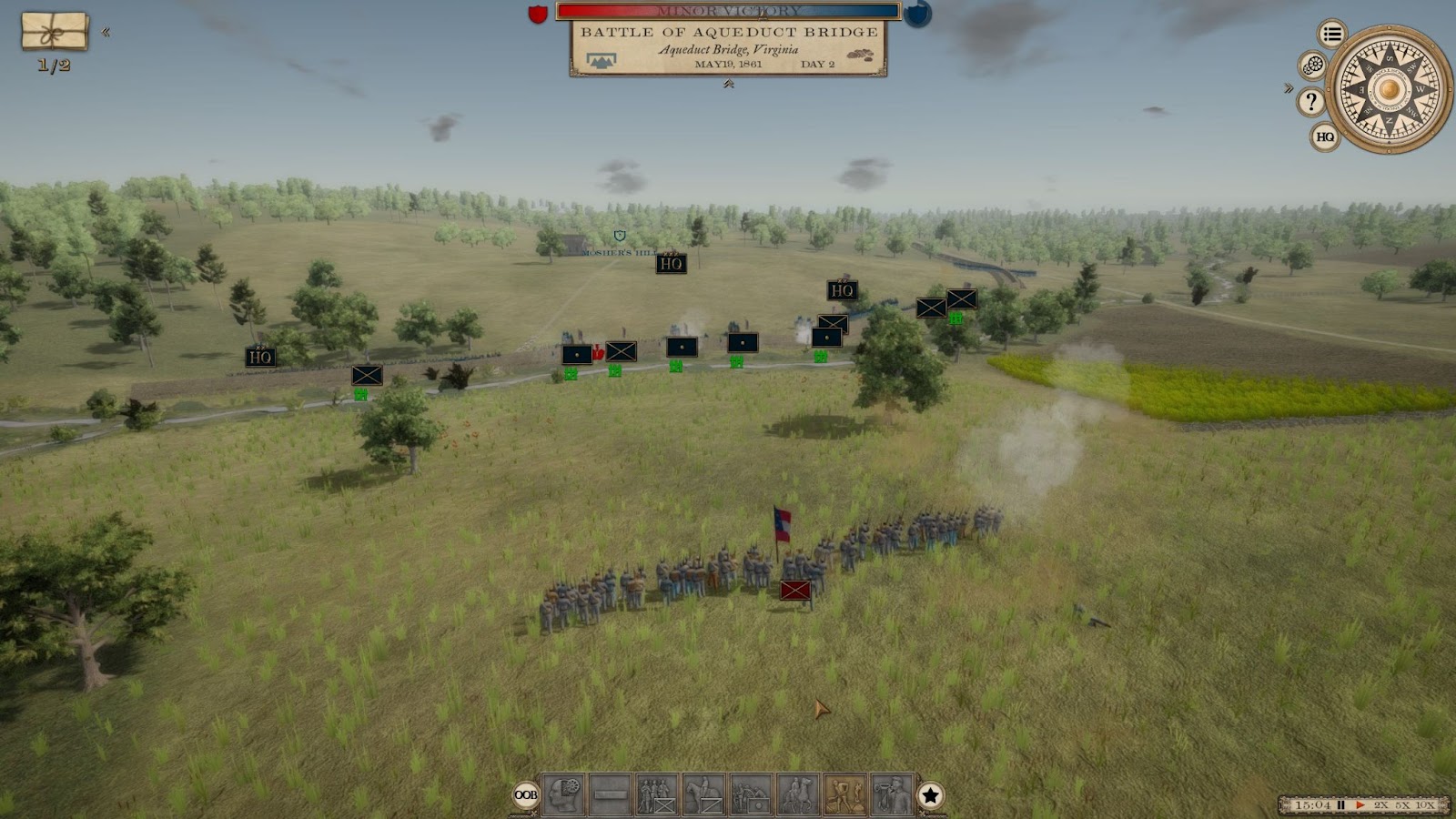This screenshot has height=819, width=1456.
Task: Click the head-with-gear toolbar icon
Action: click(x=563, y=794)
